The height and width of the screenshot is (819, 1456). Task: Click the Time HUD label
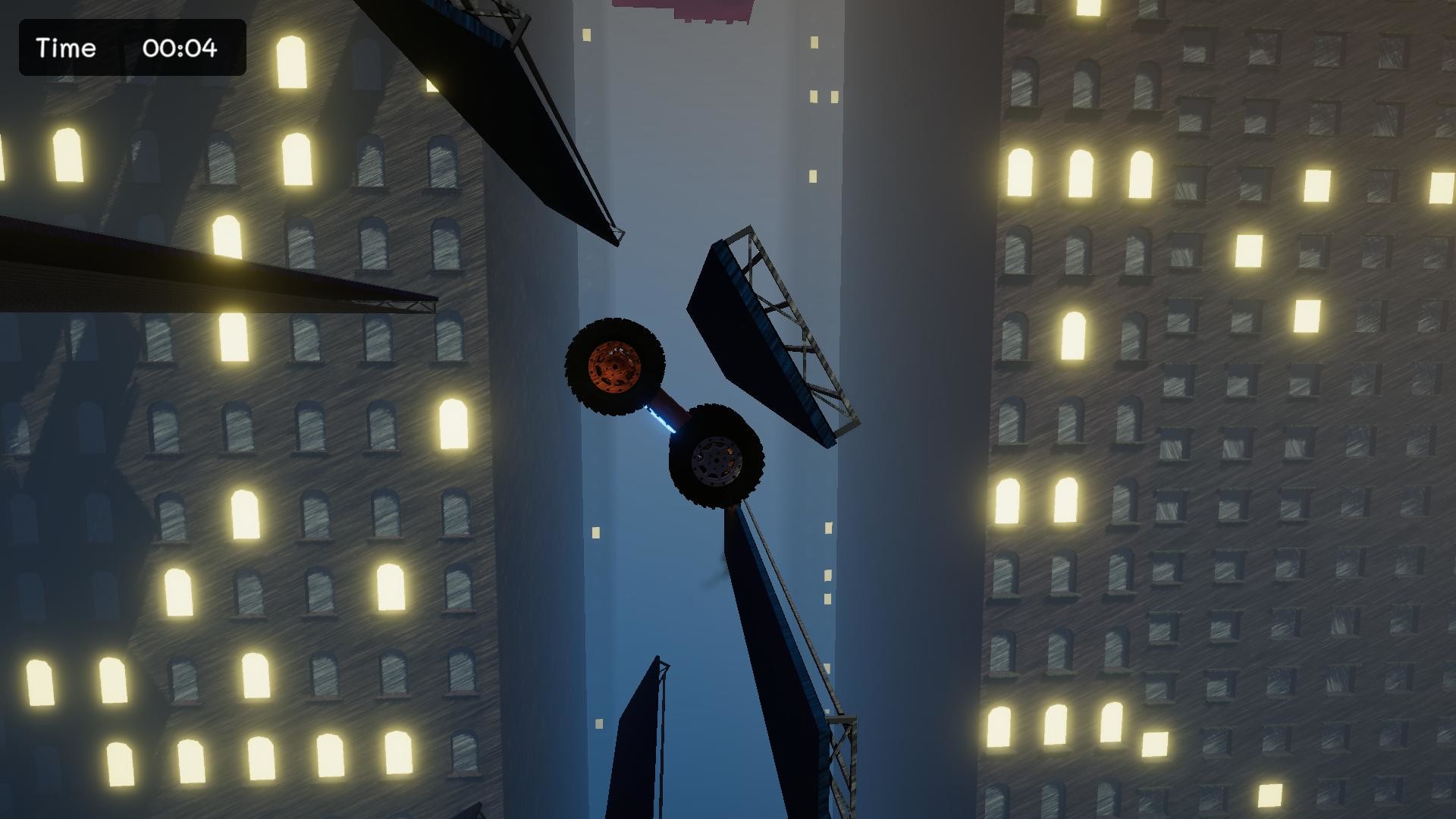67,49
